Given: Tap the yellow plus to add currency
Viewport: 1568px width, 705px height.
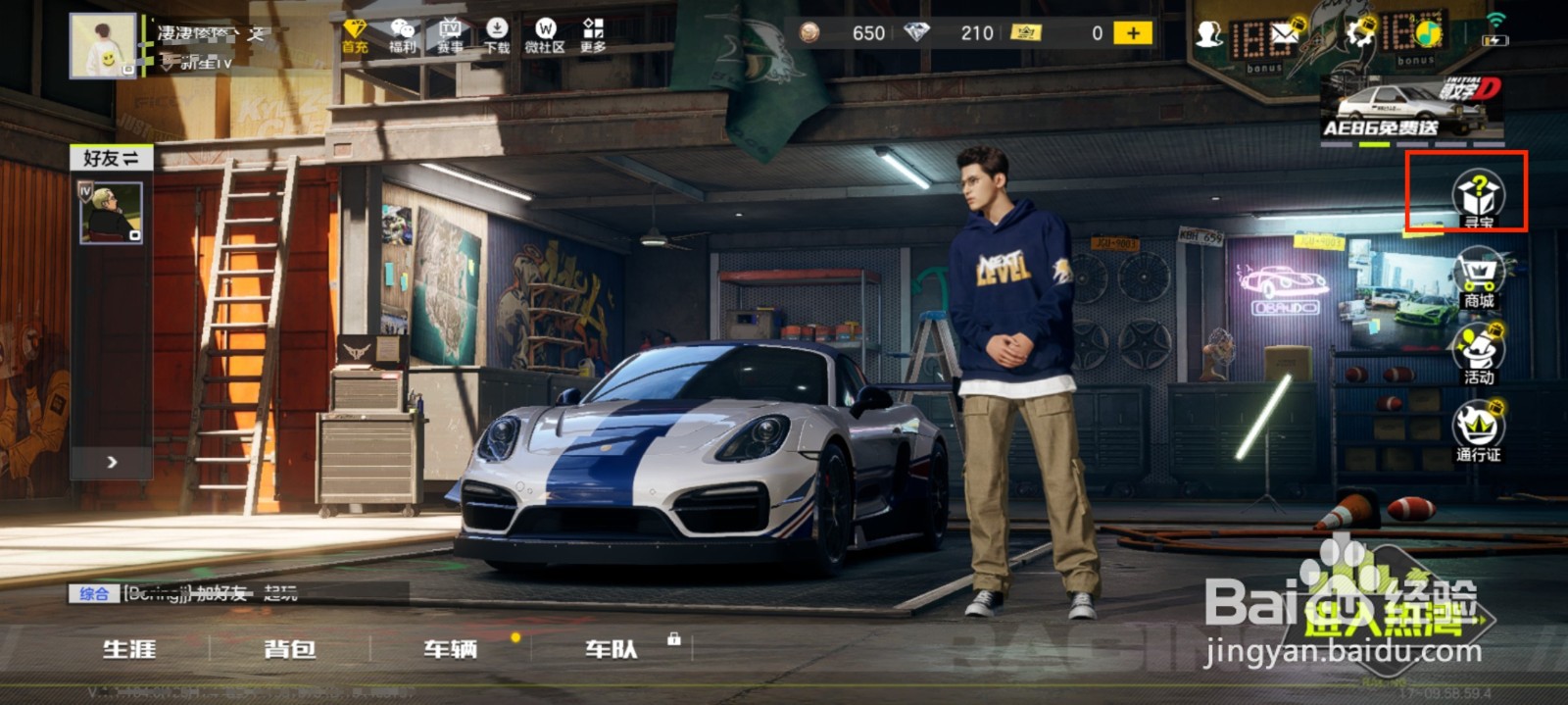Looking at the screenshot, I should [x=1133, y=33].
